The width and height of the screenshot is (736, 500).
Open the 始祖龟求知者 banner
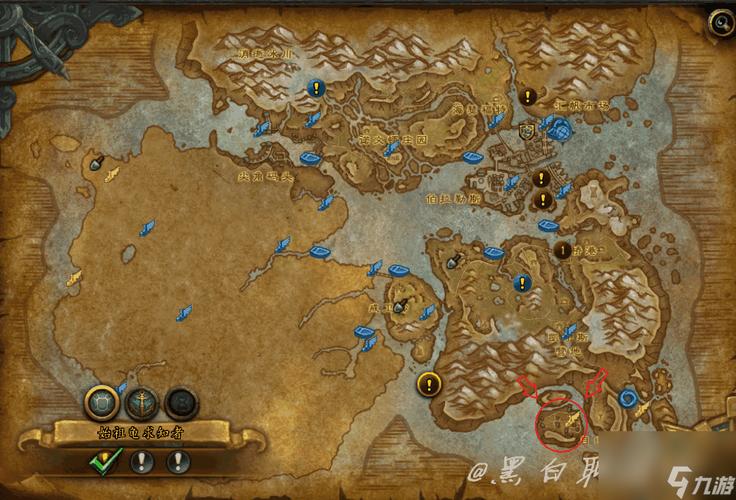tap(141, 432)
